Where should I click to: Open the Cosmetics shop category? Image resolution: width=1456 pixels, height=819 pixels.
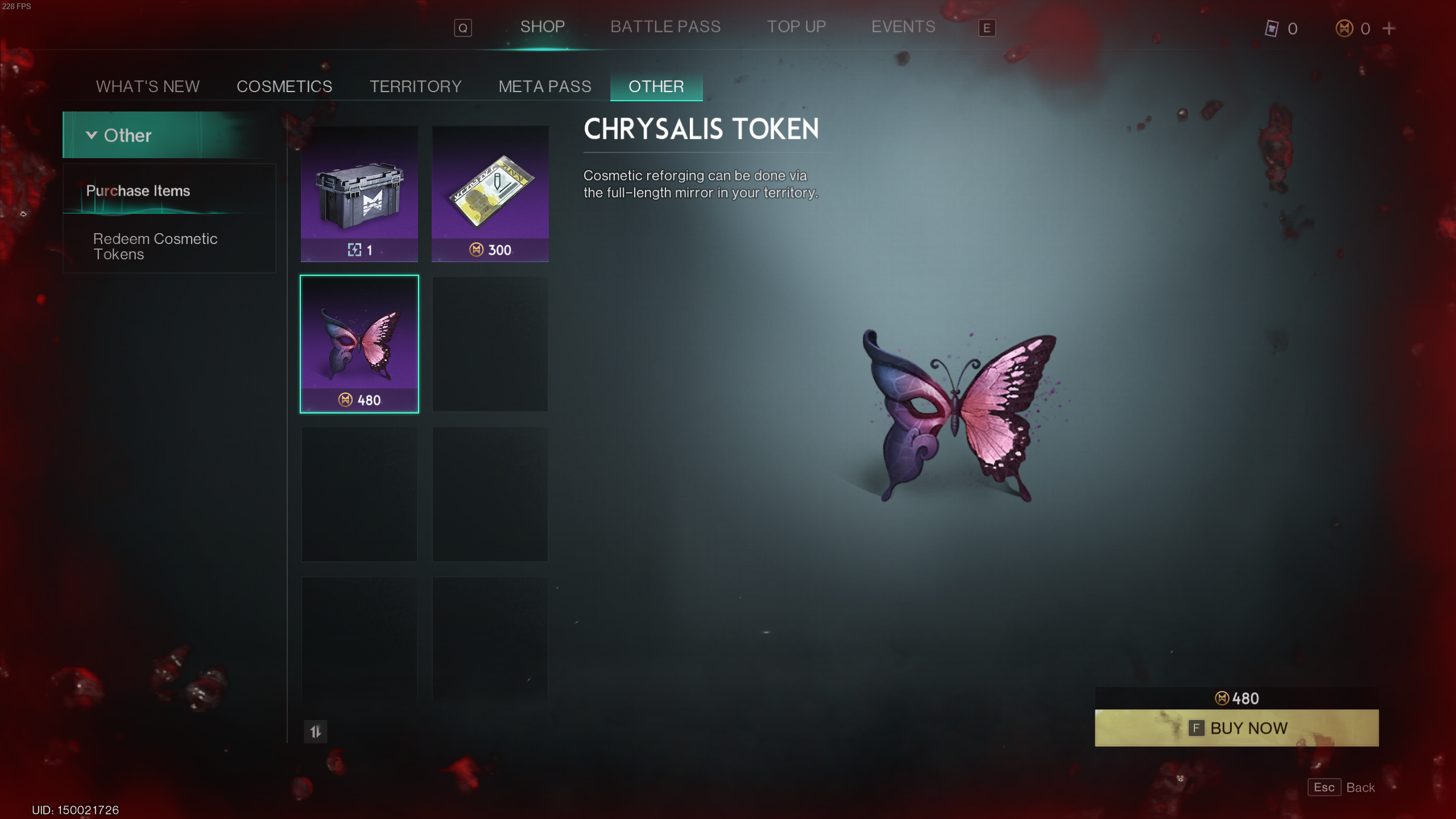click(284, 86)
